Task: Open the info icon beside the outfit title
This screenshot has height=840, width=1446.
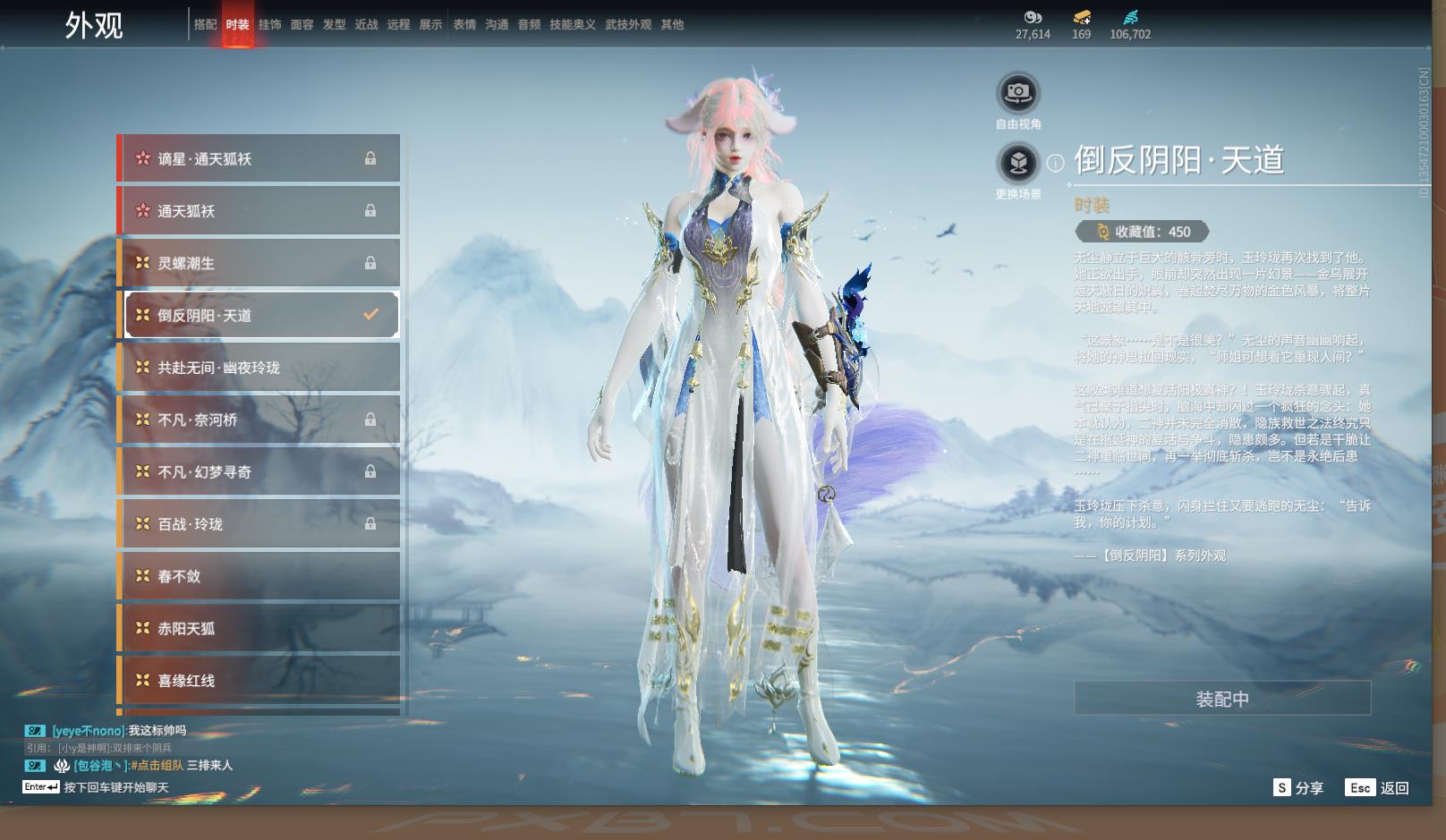Action: click(1056, 163)
